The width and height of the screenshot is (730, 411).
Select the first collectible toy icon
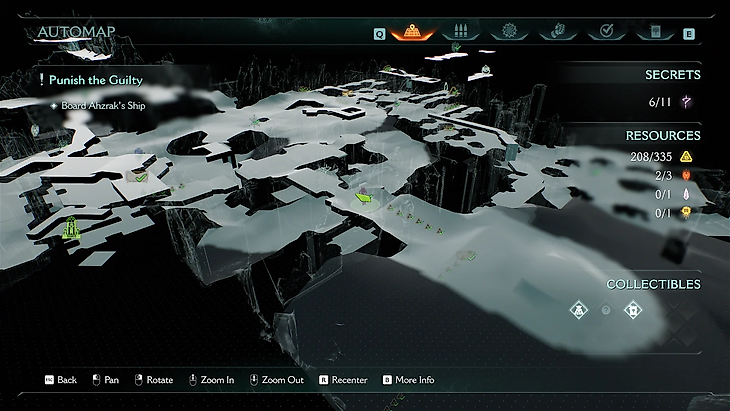tap(578, 310)
